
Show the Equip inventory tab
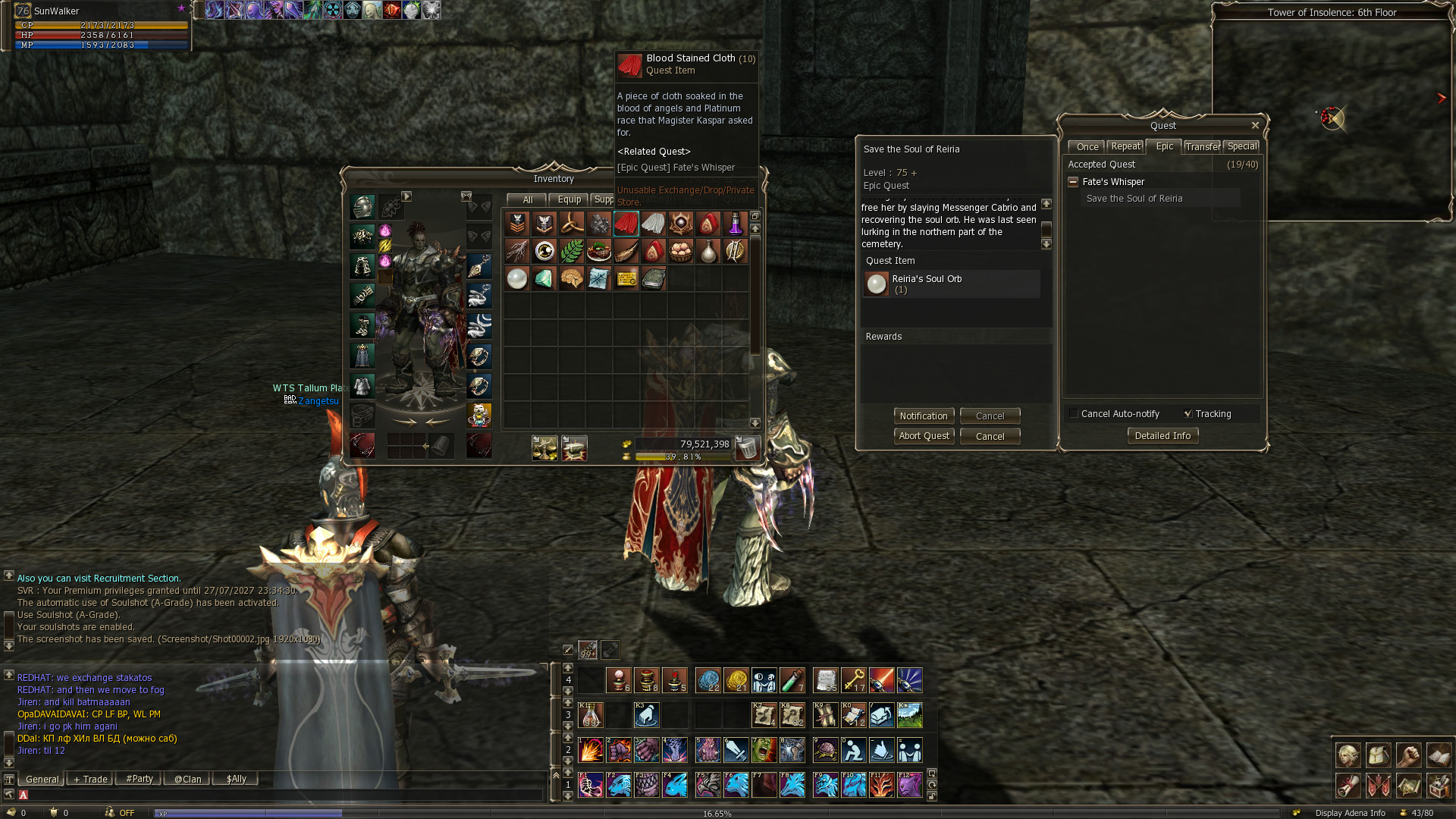point(569,200)
